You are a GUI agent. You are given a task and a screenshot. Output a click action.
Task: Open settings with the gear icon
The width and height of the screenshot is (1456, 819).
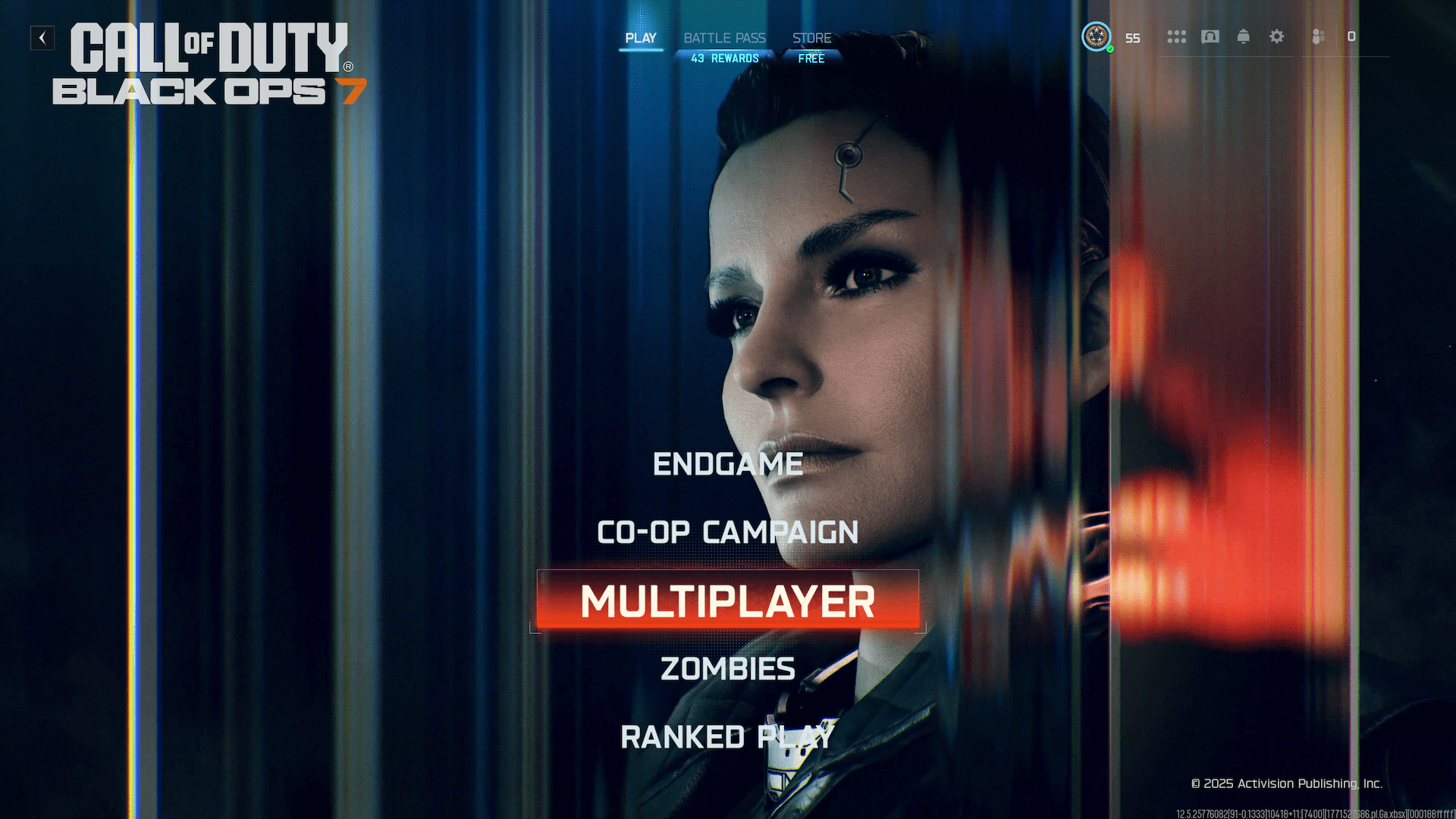1277,36
